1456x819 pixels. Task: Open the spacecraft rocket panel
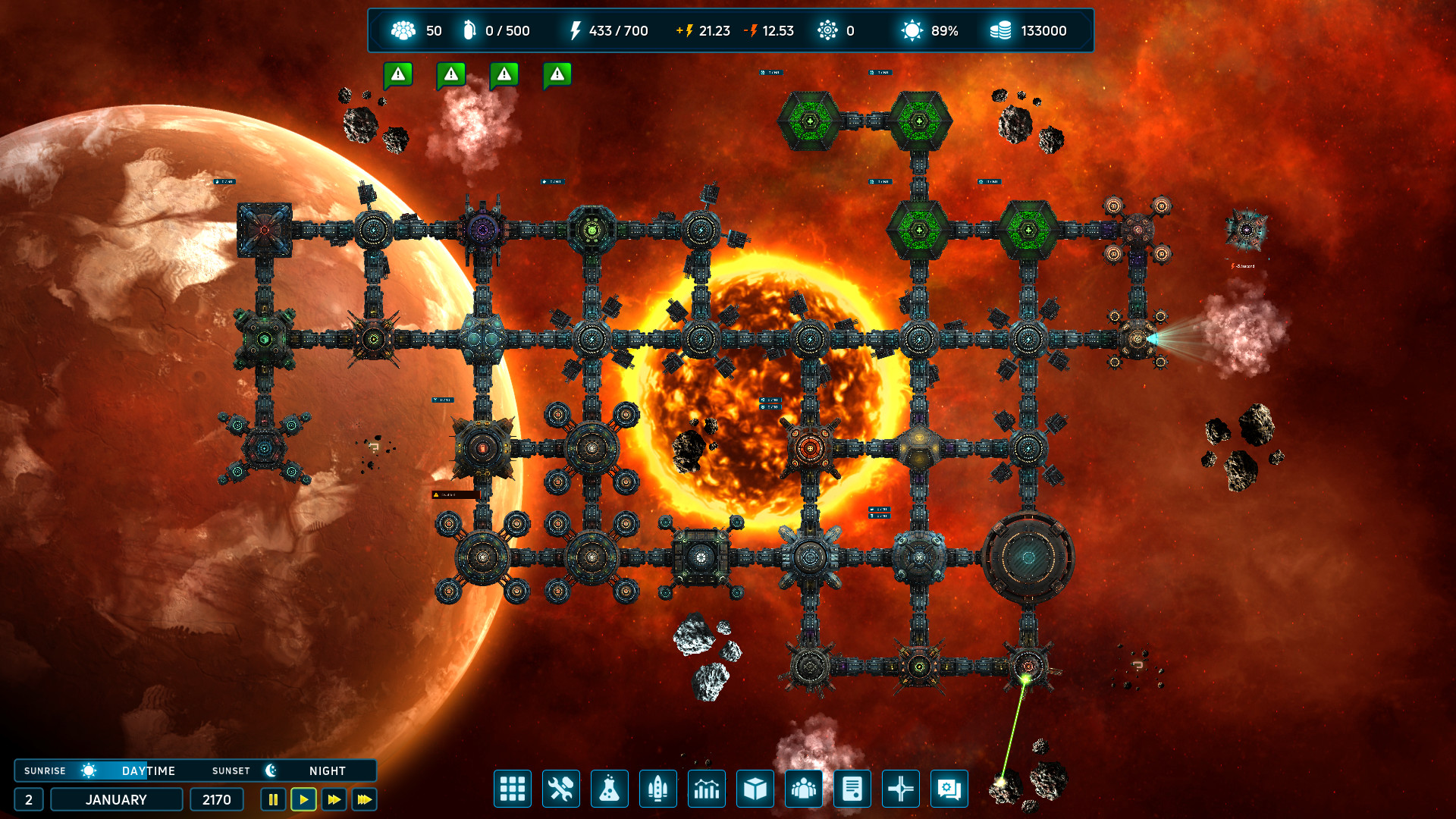point(658,789)
